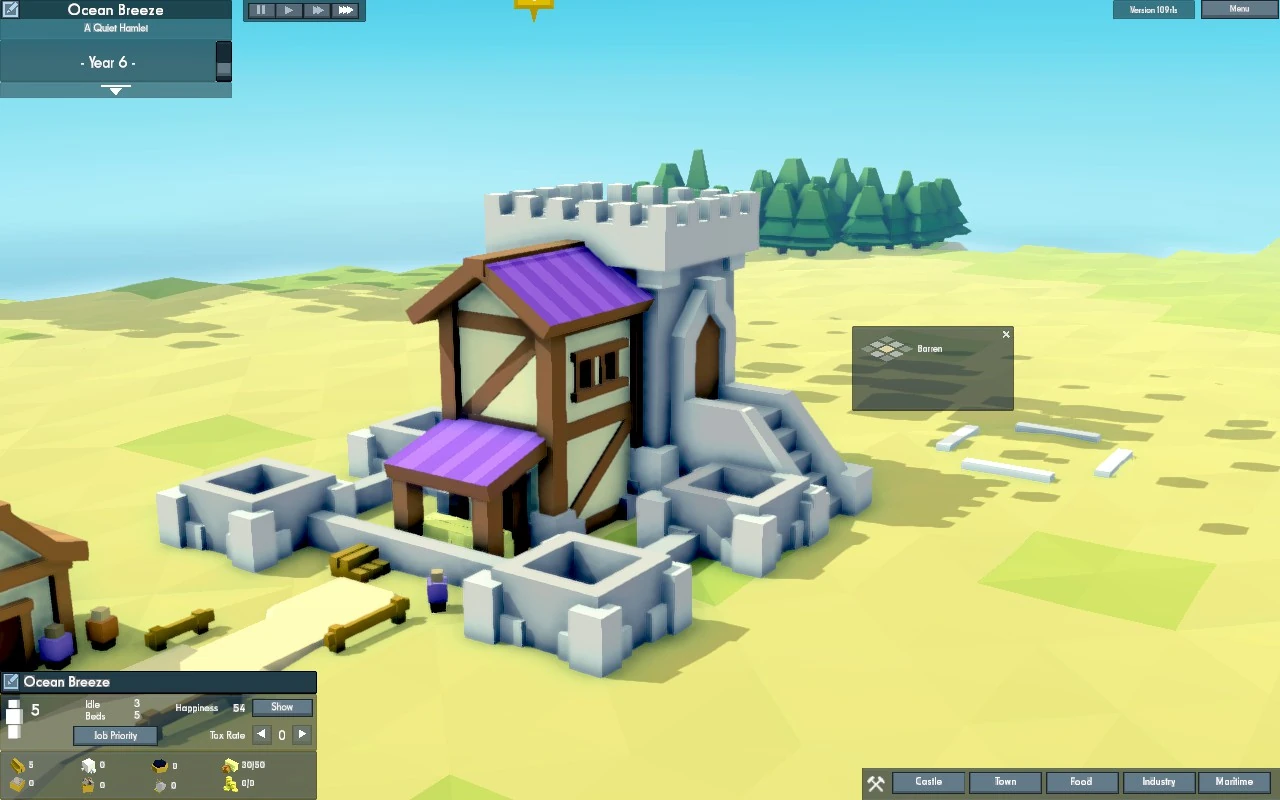Pause the game simulation
Screen dimensions: 1280x800
(260, 10)
